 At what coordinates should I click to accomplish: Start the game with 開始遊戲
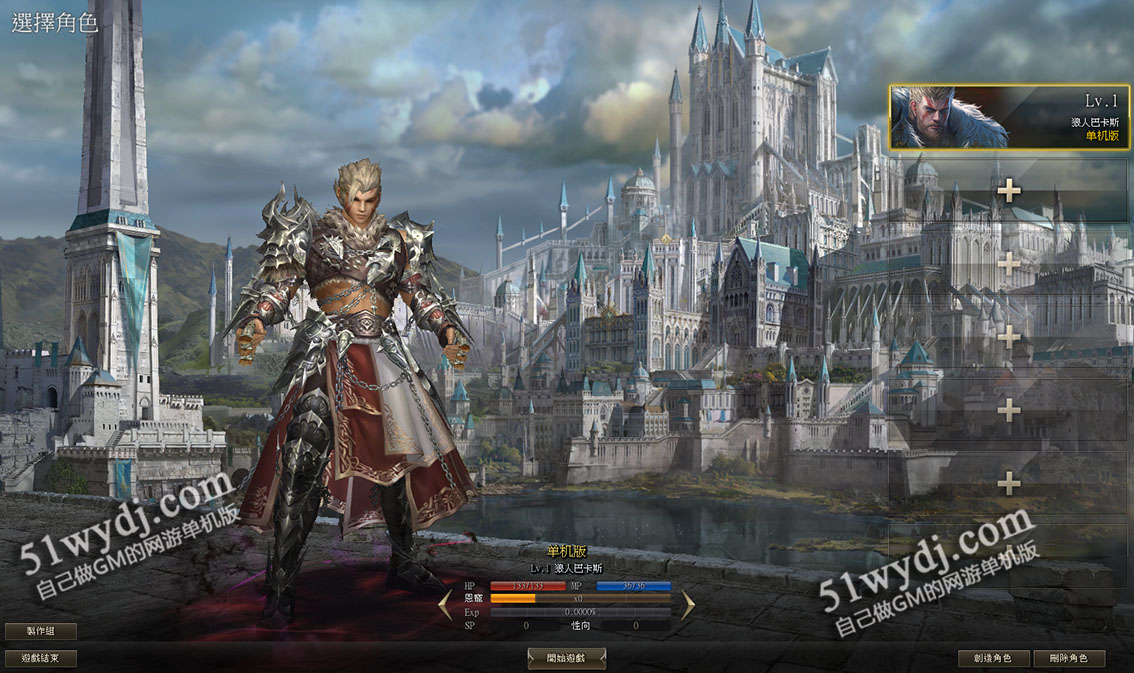point(566,658)
